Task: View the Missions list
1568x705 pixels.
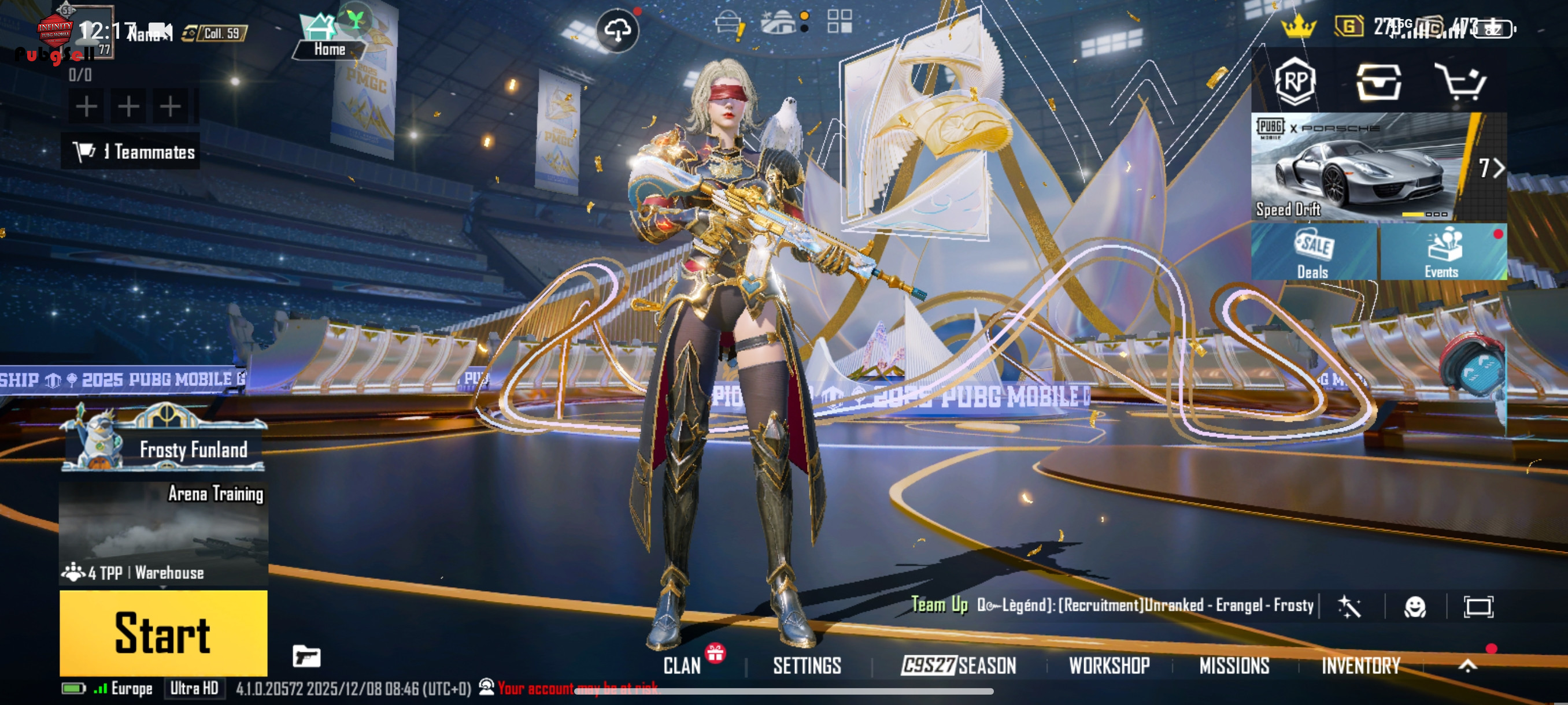Action: [x=1234, y=666]
